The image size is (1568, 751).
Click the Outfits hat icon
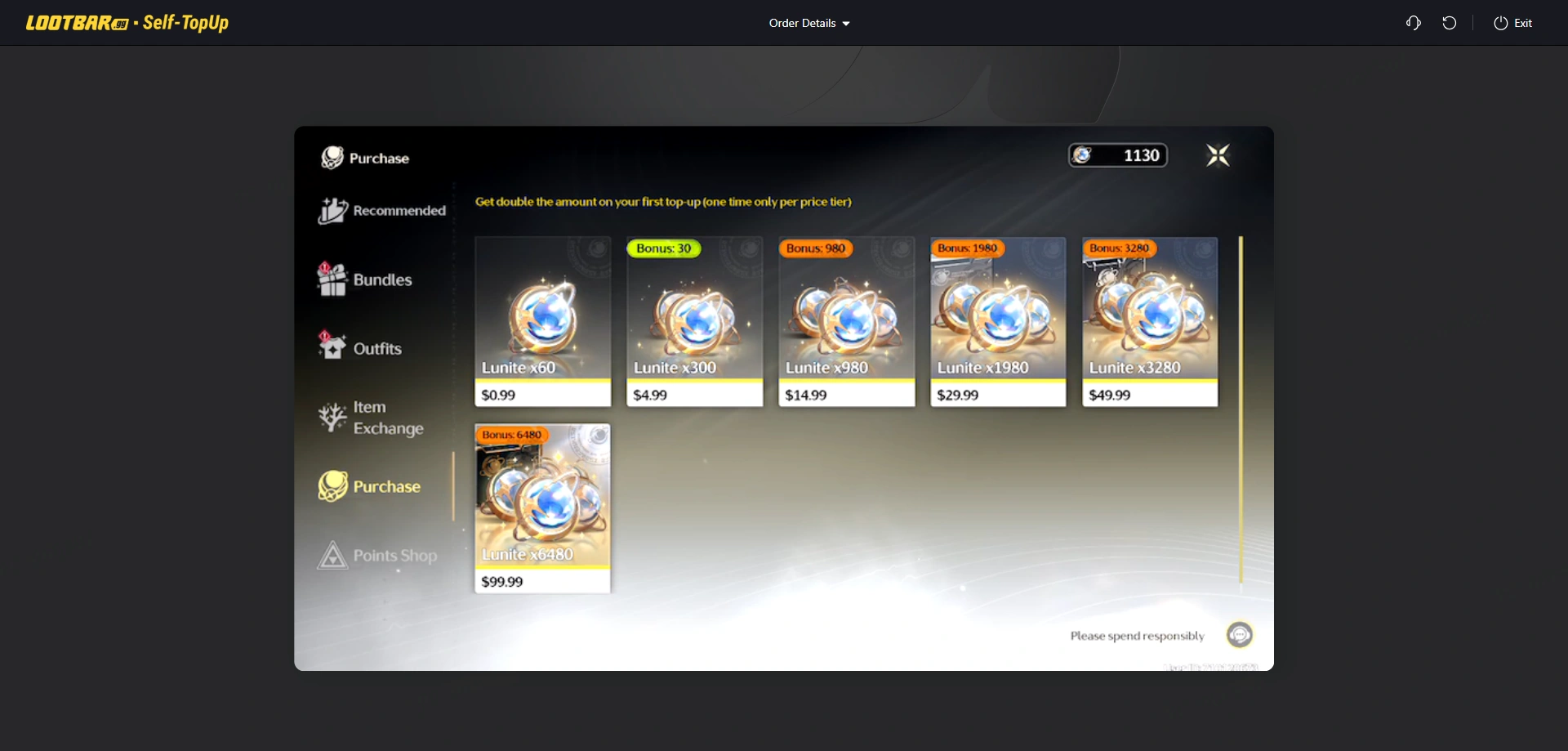(x=332, y=346)
